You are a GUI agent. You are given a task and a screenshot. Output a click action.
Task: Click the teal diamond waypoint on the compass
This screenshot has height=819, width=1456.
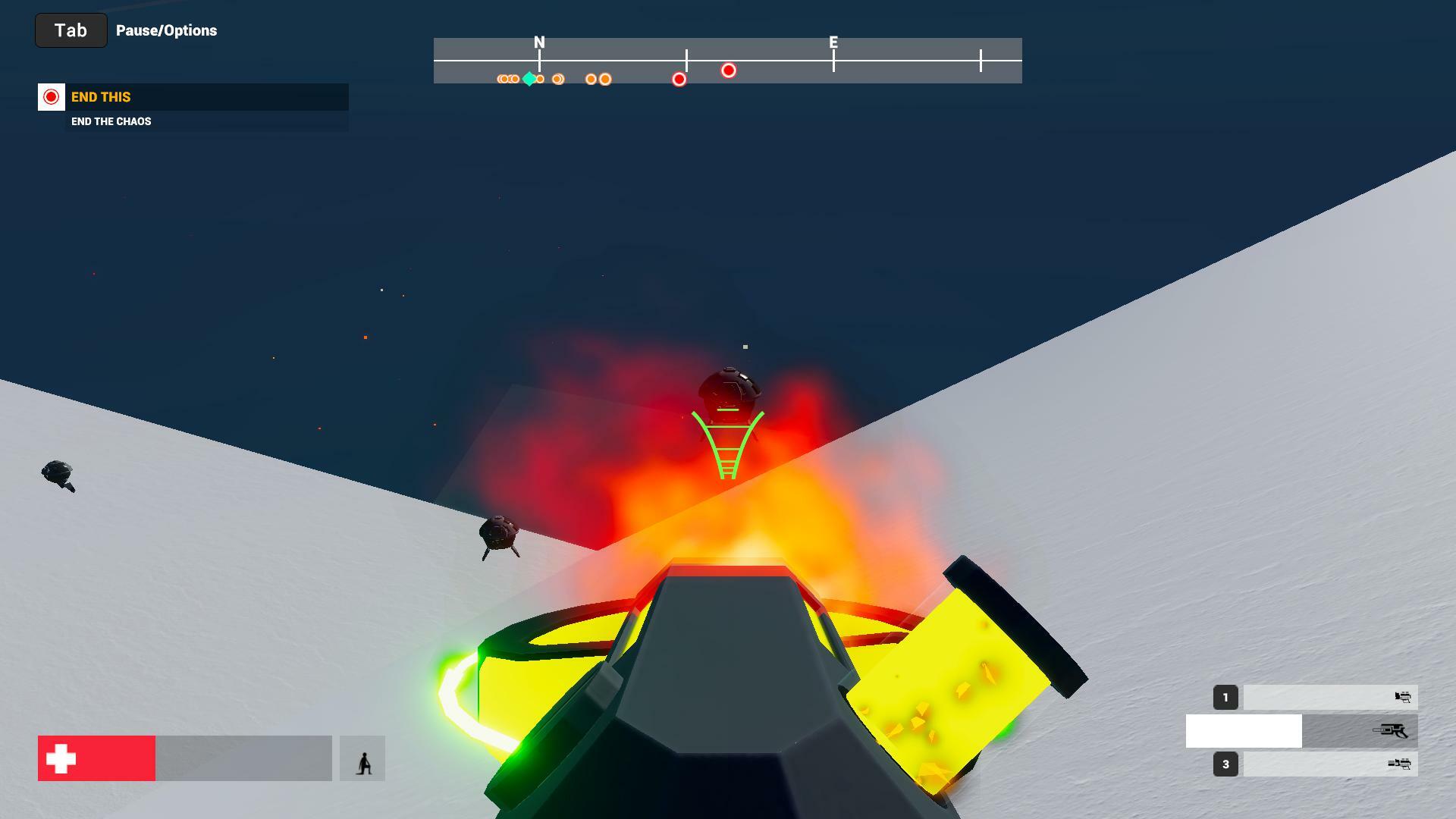pos(529,78)
